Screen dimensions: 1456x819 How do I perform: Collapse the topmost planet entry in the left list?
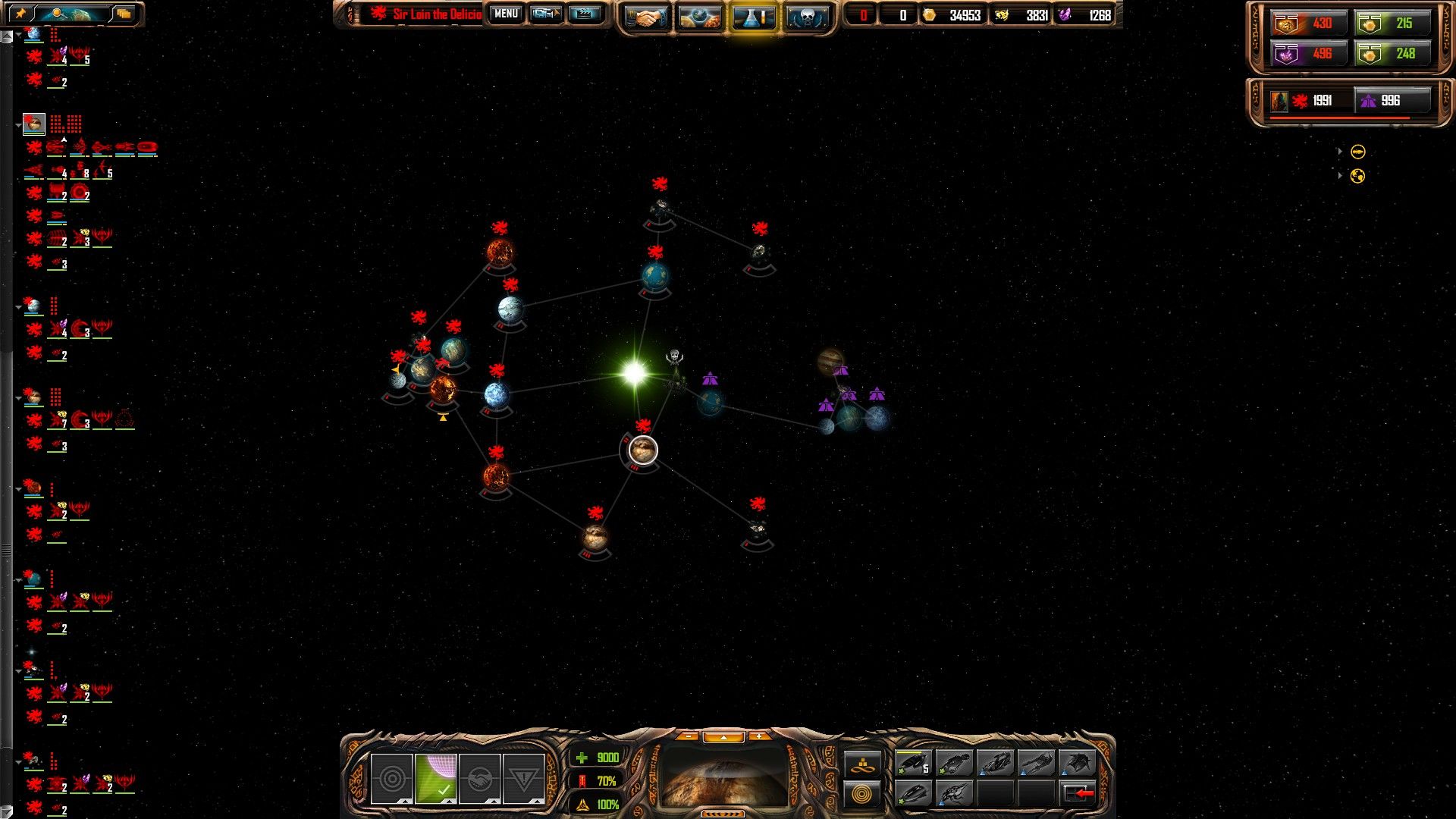[x=18, y=33]
